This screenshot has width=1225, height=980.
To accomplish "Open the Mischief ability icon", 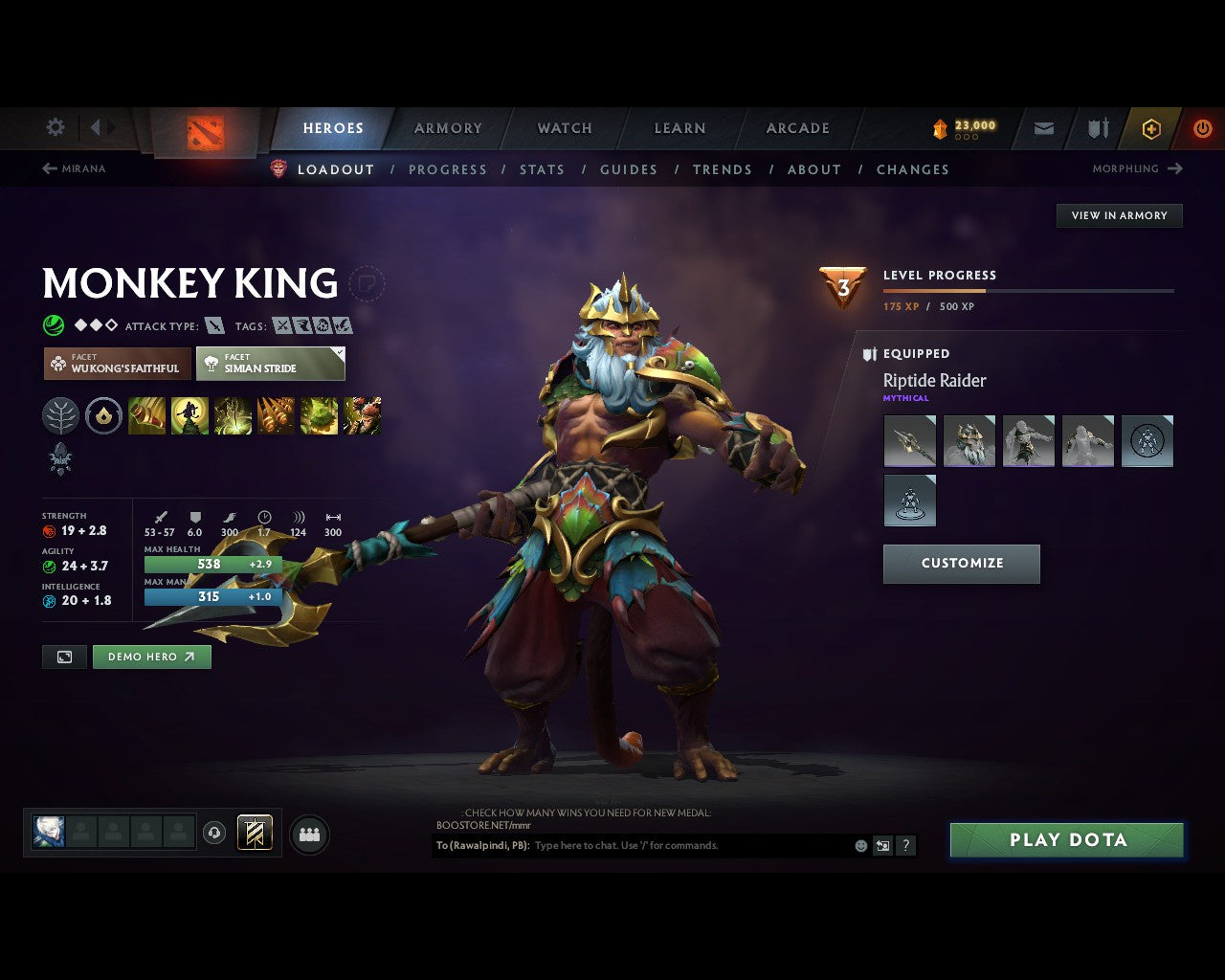I will point(320,416).
